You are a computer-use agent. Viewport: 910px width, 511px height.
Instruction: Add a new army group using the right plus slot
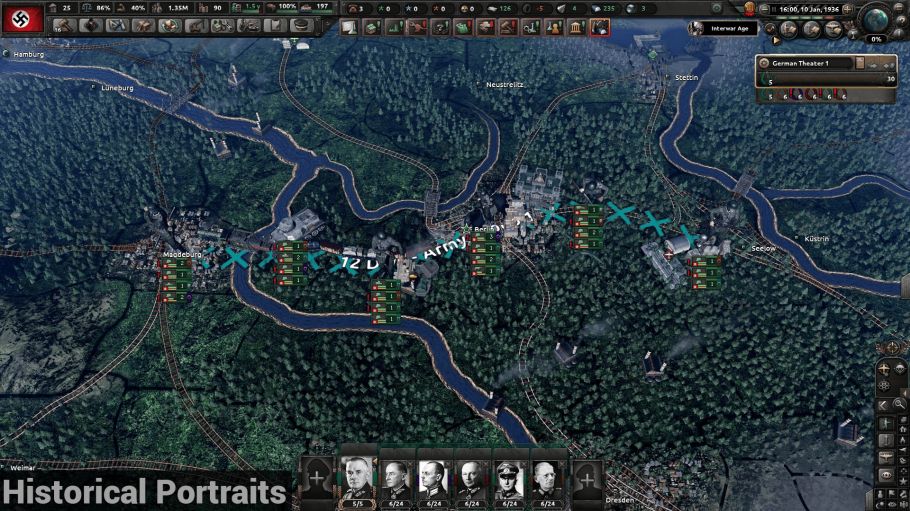588,478
